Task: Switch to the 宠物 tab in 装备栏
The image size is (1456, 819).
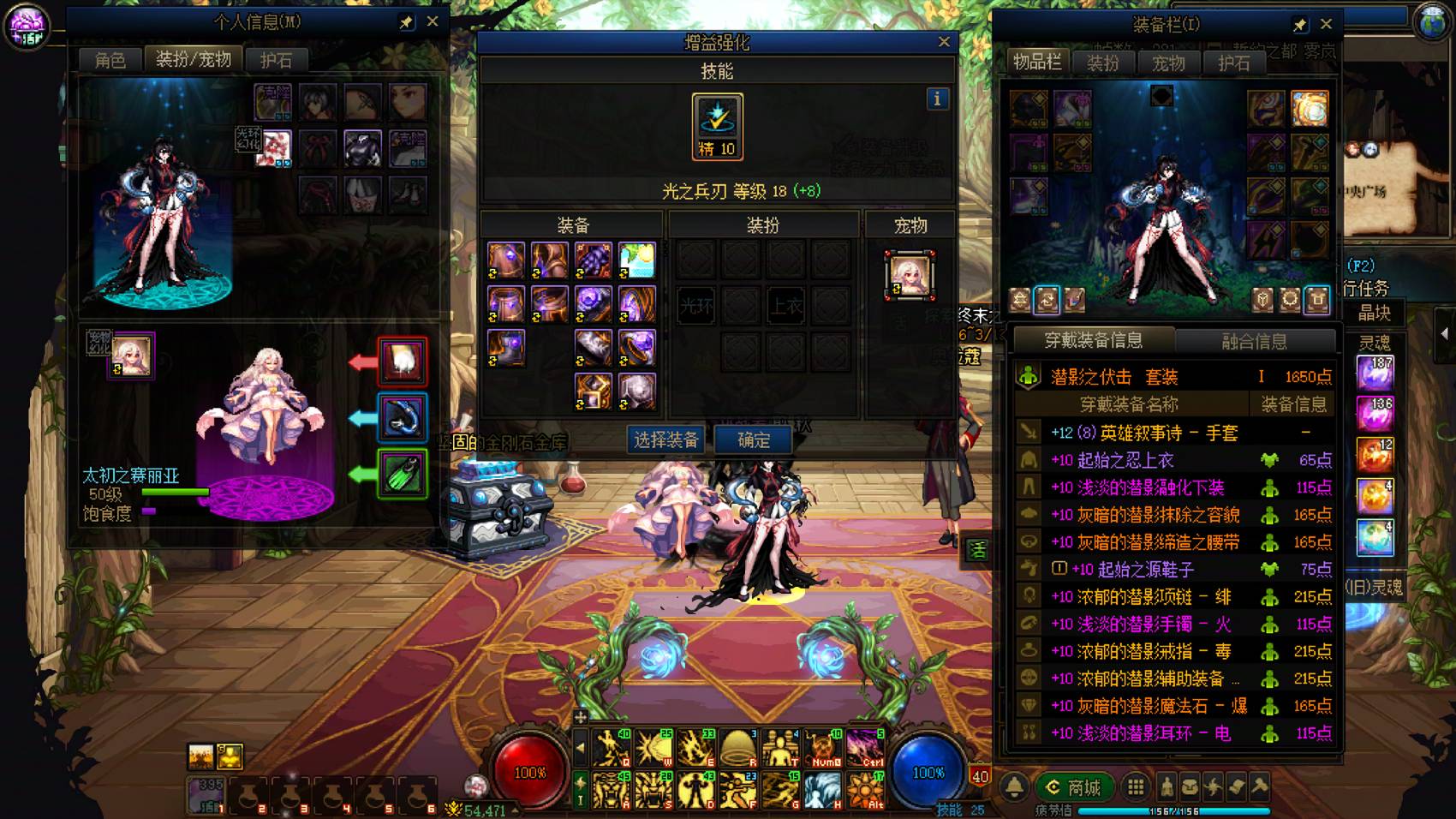Action: click(x=1168, y=63)
